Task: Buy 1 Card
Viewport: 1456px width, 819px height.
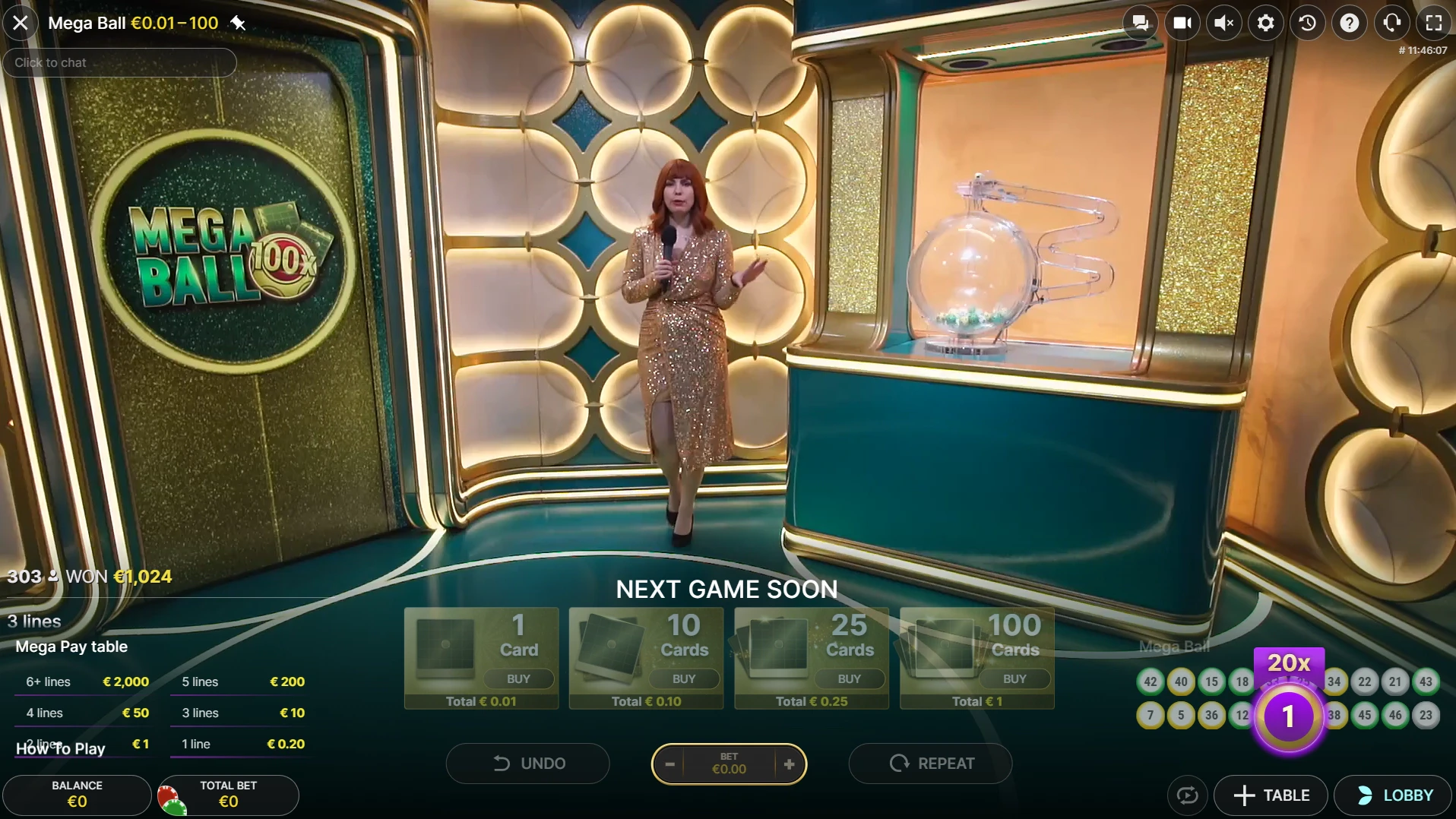Action: 518,678
